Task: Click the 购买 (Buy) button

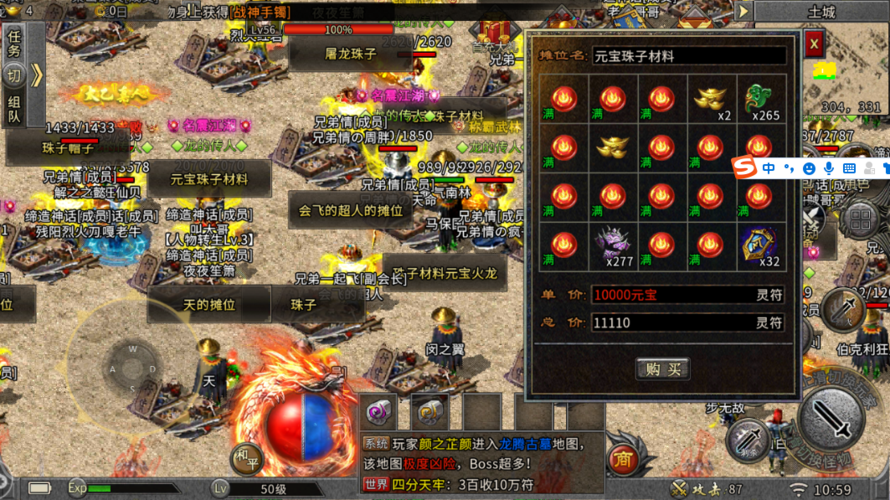Action: click(x=662, y=369)
